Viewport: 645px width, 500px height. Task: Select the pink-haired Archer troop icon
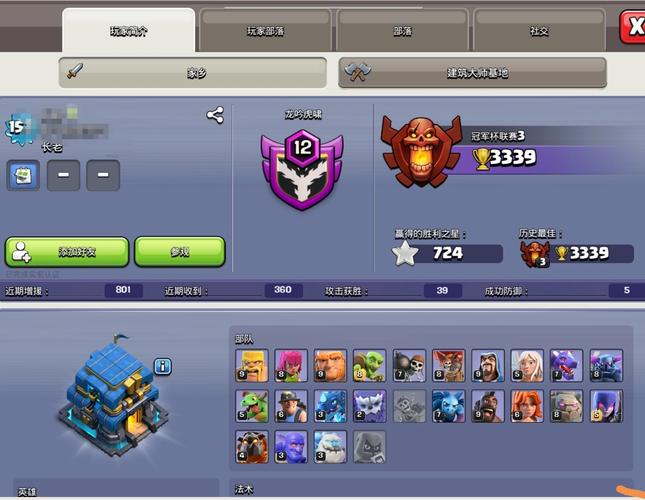[x=290, y=366]
